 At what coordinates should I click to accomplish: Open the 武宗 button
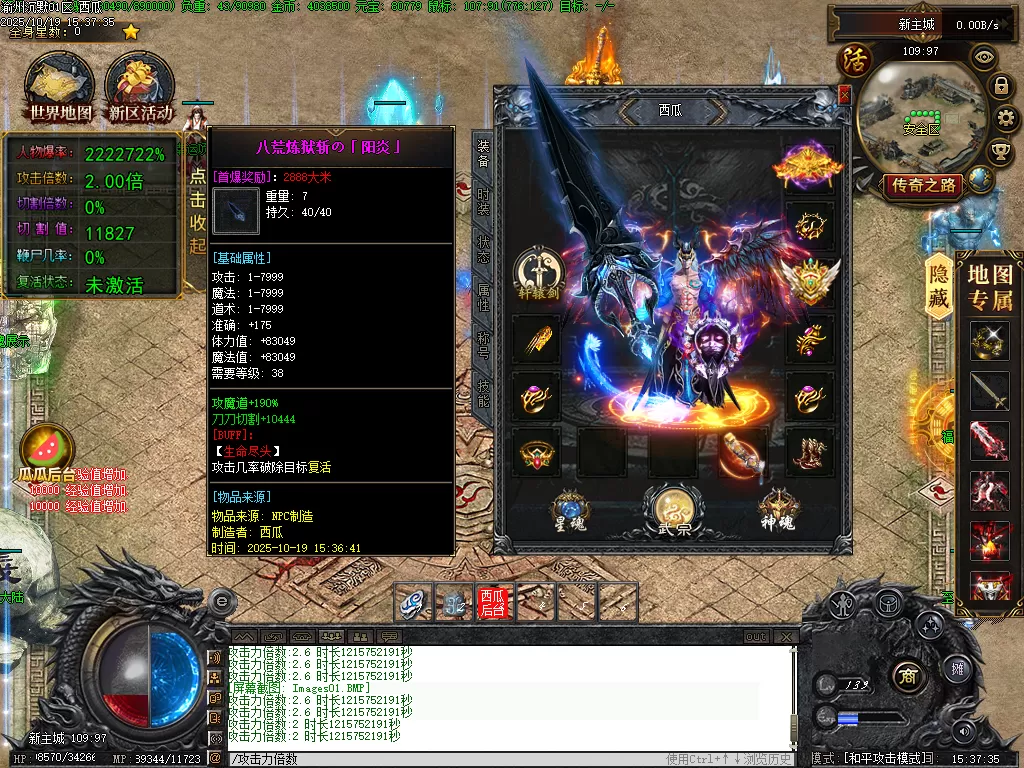click(669, 510)
